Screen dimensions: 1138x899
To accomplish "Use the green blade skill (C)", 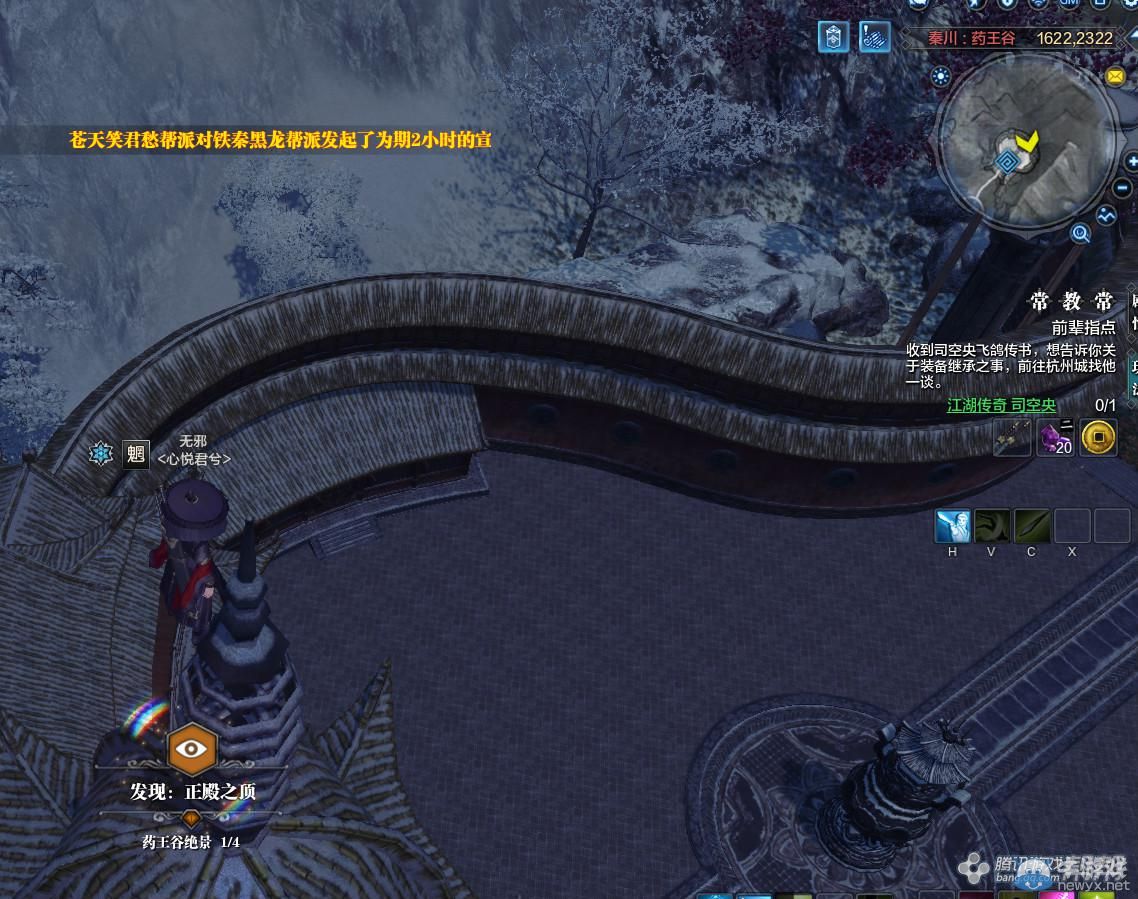I will 1032,526.
